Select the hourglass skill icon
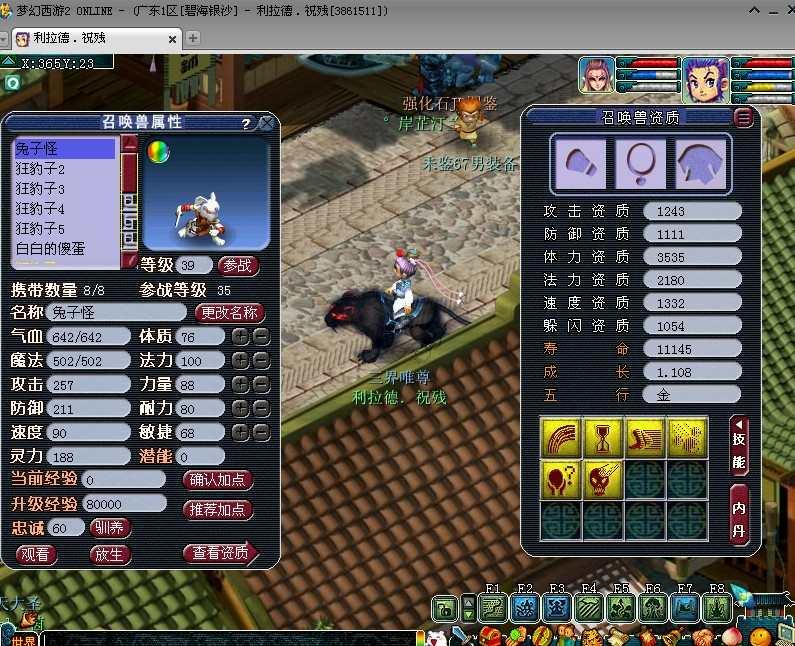795x646 pixels. tap(603, 438)
